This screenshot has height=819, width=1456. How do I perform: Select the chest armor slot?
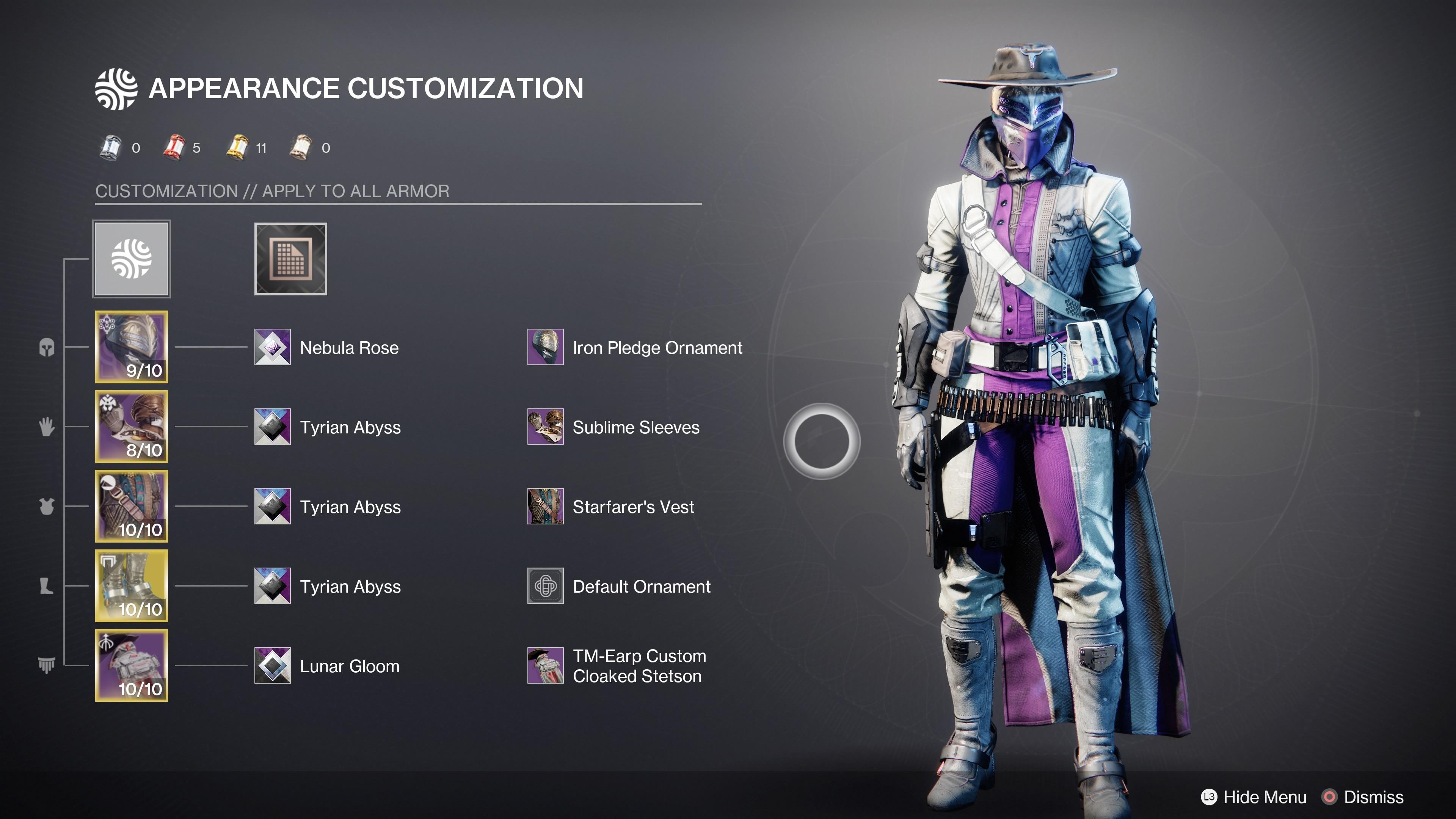click(x=131, y=506)
